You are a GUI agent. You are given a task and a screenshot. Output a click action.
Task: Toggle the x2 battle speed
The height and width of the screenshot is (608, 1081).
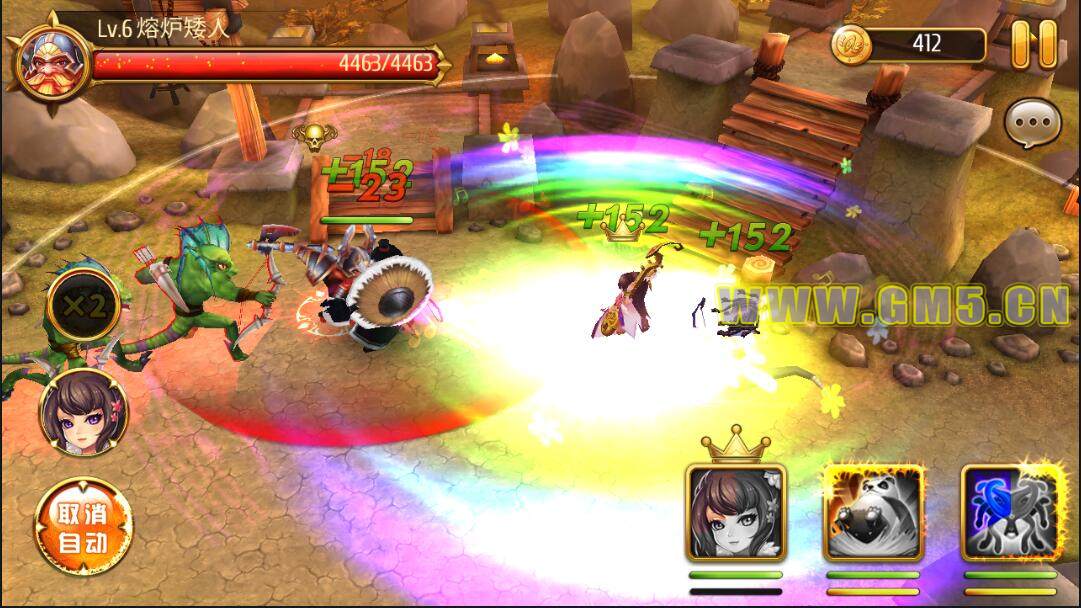point(82,306)
